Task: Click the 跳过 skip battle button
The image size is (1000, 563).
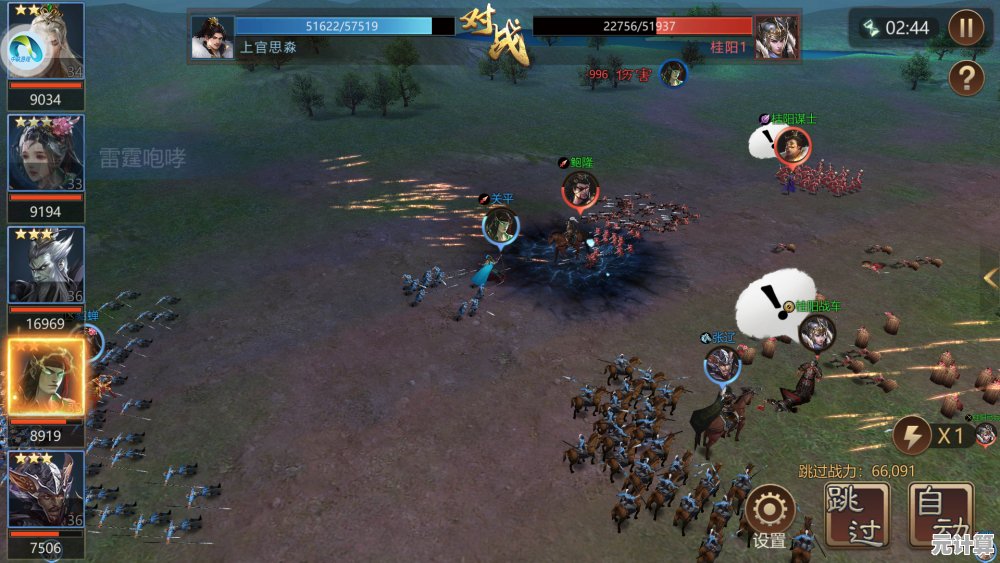Action: point(857,513)
